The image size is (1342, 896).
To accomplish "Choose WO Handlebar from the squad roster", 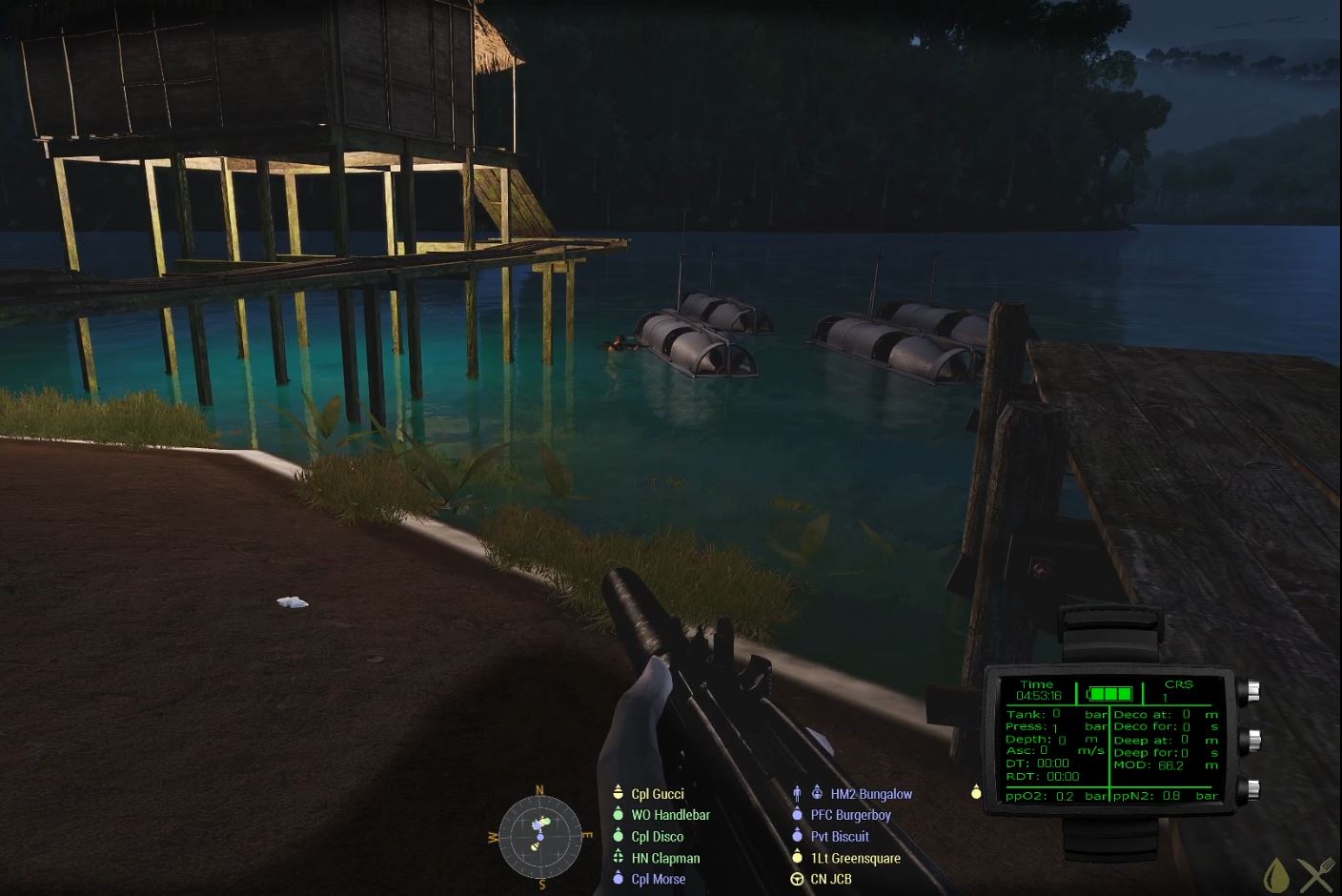I will (x=670, y=815).
